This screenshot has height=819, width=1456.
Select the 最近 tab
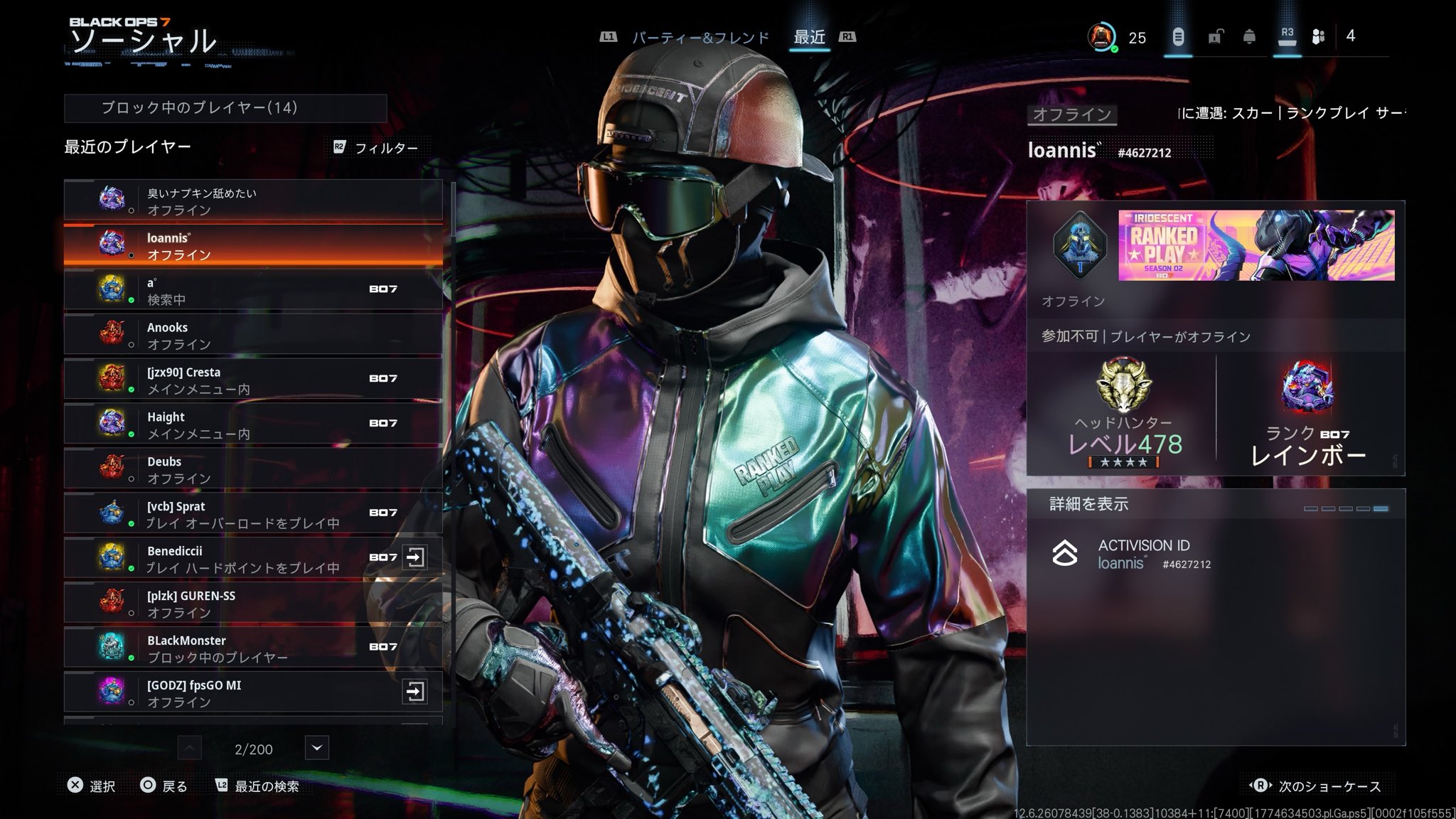click(x=810, y=37)
